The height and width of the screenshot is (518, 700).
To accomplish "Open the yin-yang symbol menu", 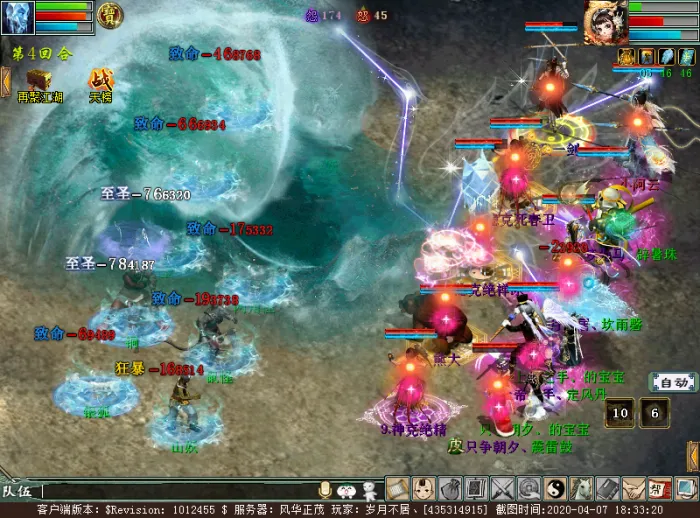I will (555, 489).
